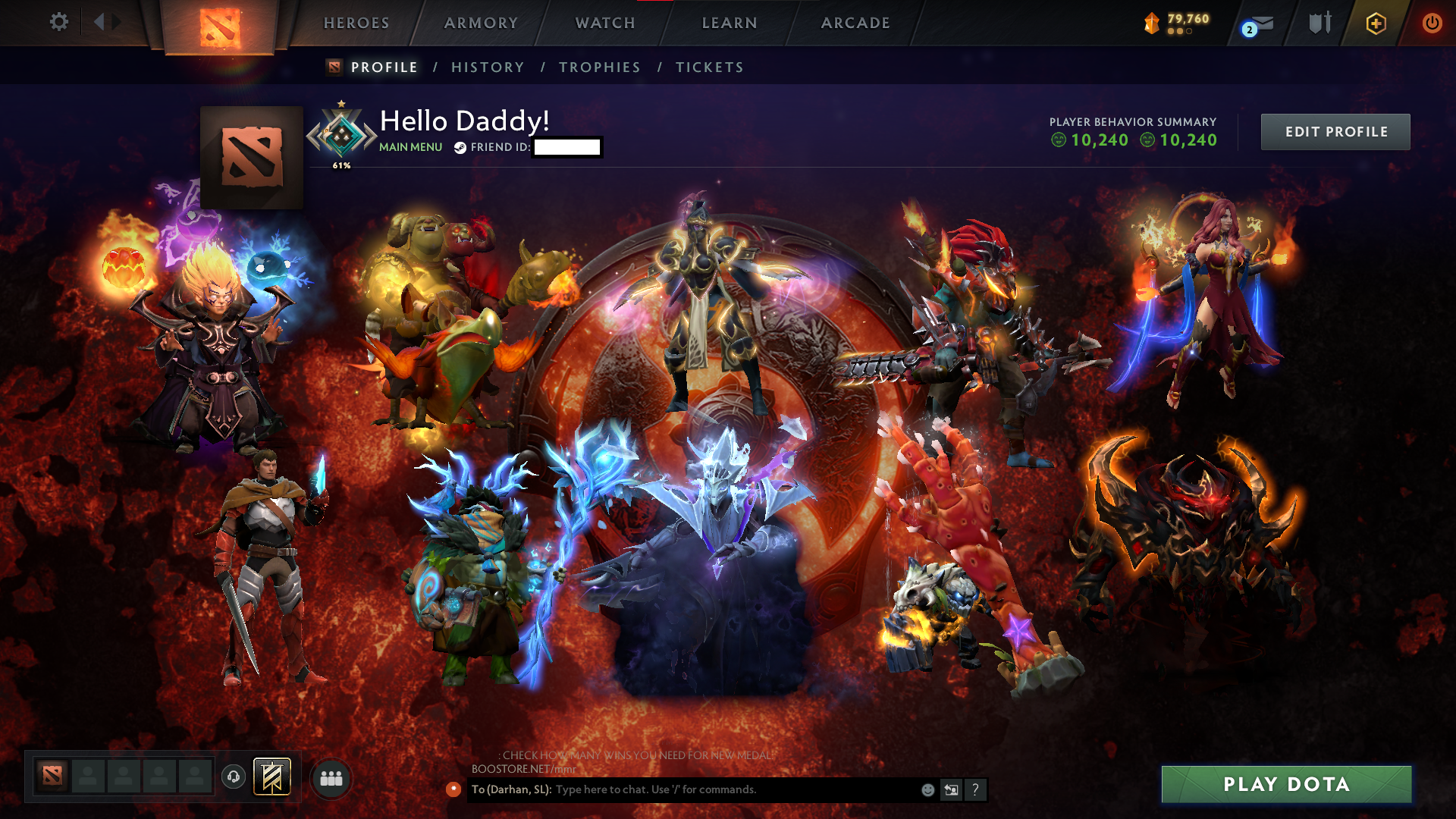Toggle voice chat headset icon in party bar

[233, 777]
